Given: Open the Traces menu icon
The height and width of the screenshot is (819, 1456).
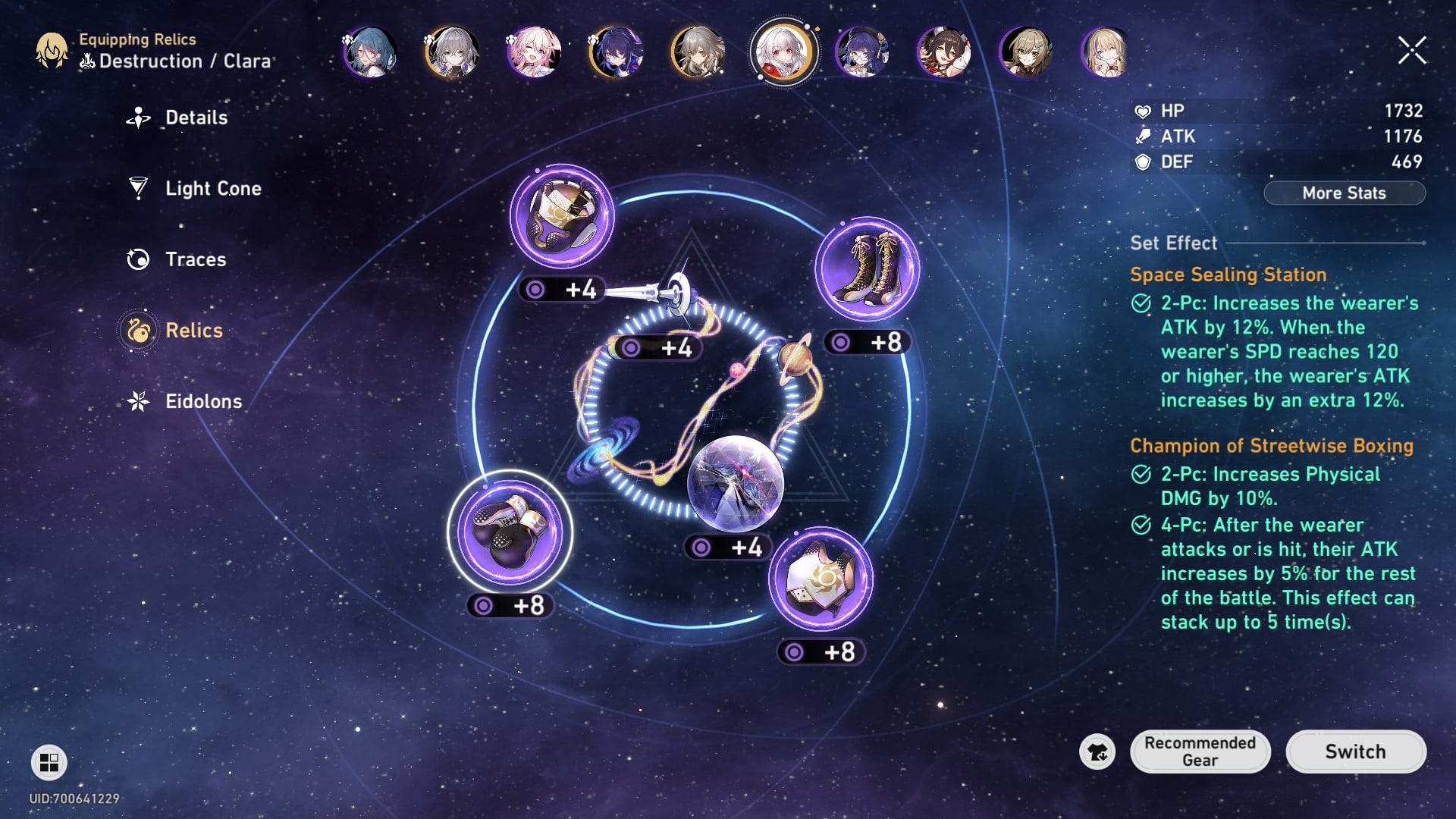Looking at the screenshot, I should [137, 259].
